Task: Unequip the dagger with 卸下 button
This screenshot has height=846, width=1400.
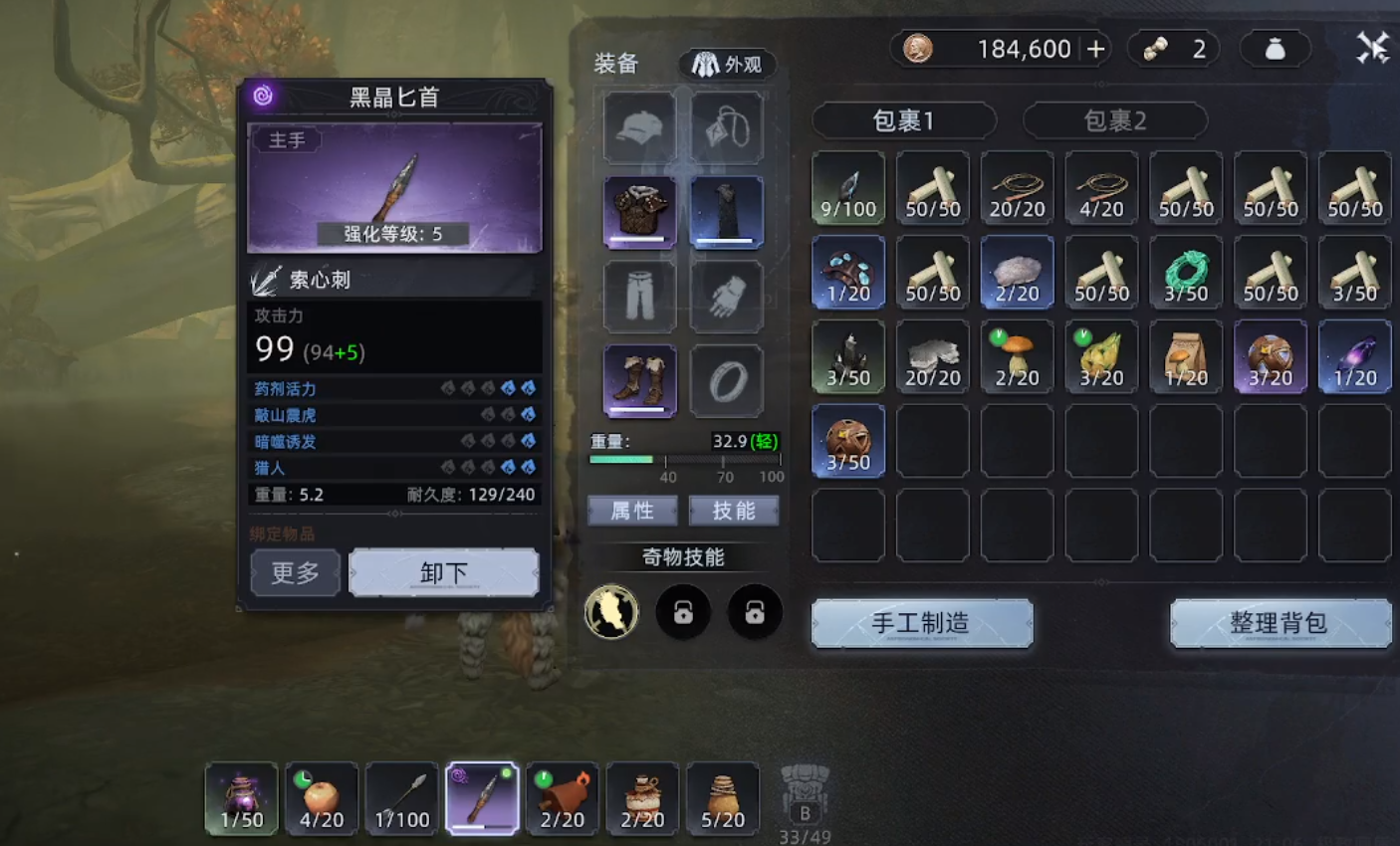Action: tap(443, 573)
